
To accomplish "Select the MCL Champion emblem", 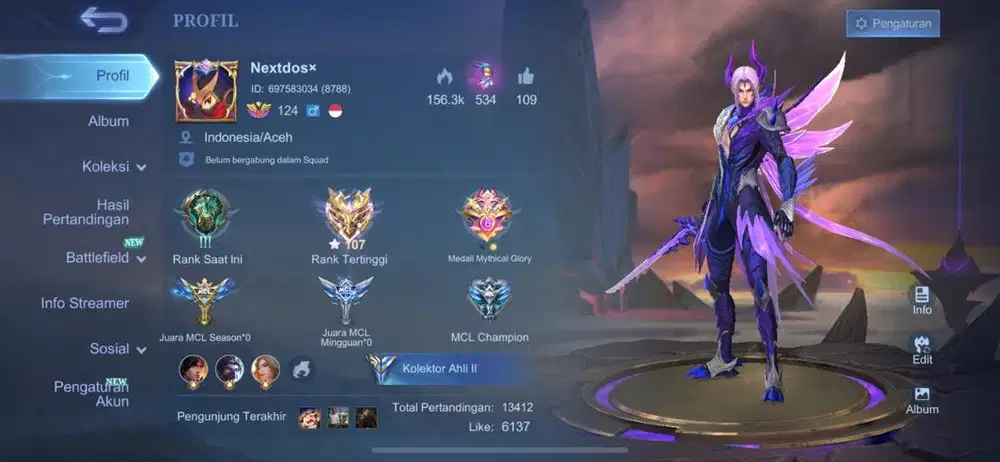I will tap(489, 300).
